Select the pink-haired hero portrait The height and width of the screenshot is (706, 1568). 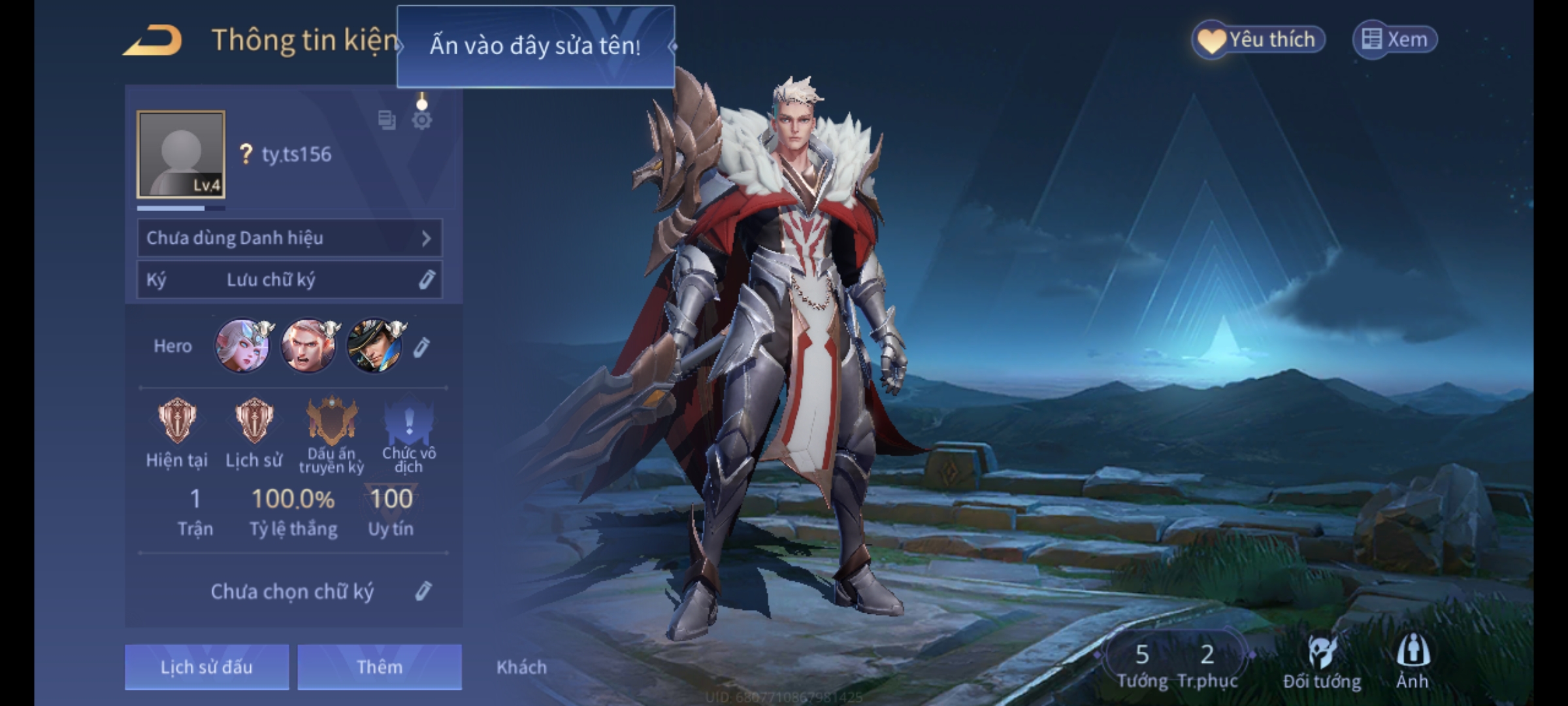242,346
